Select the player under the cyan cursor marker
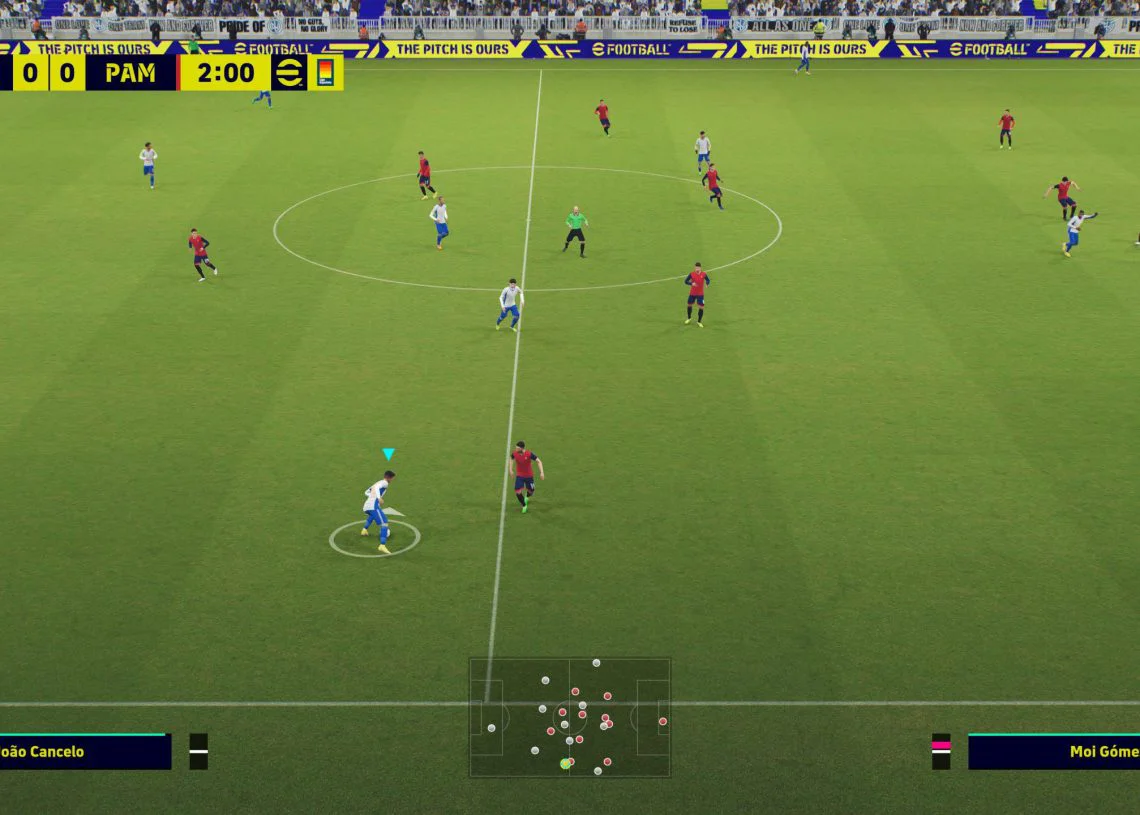This screenshot has width=1140, height=815. tap(377, 508)
